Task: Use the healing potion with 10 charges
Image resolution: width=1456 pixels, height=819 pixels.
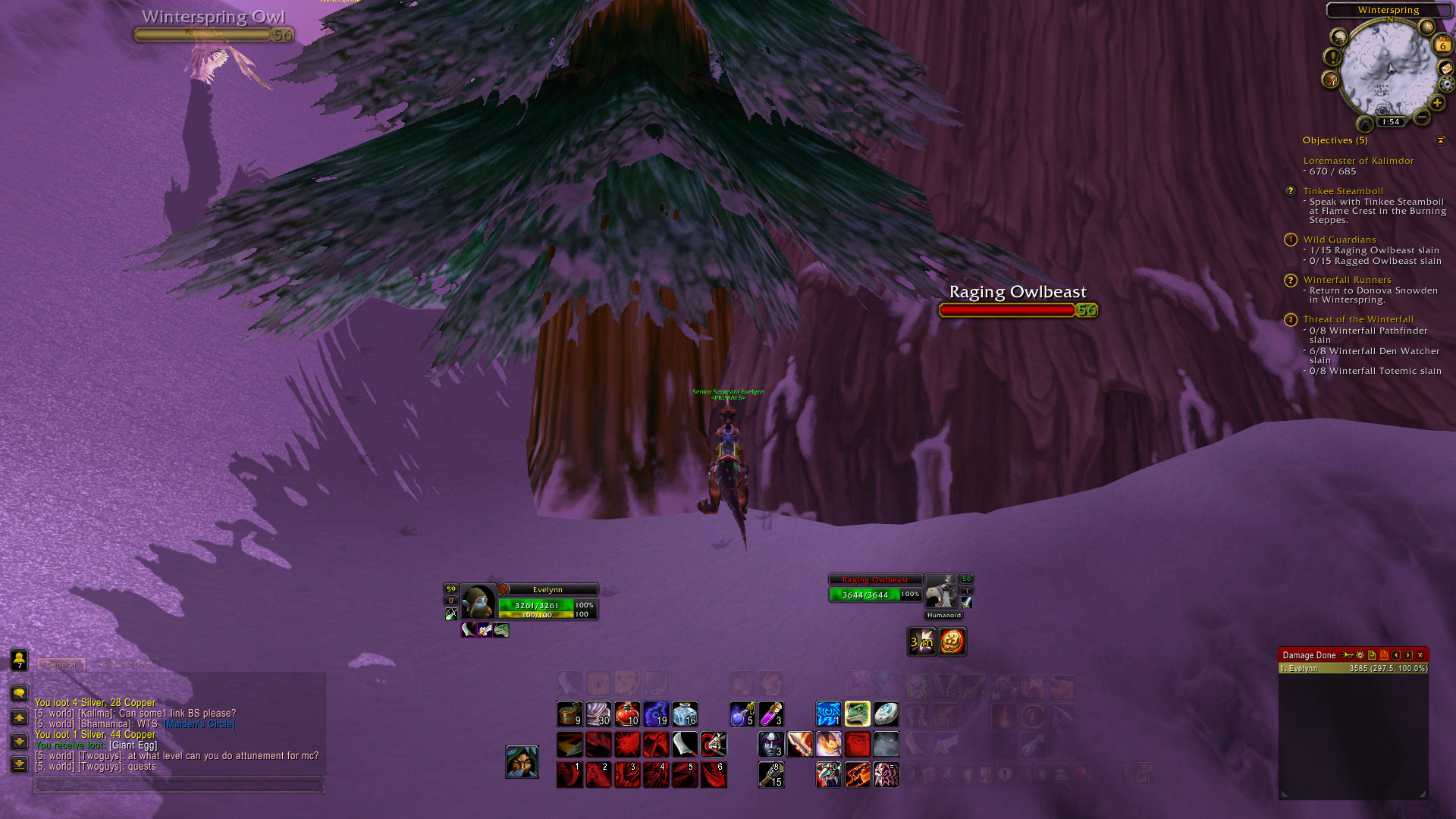Action: click(628, 713)
